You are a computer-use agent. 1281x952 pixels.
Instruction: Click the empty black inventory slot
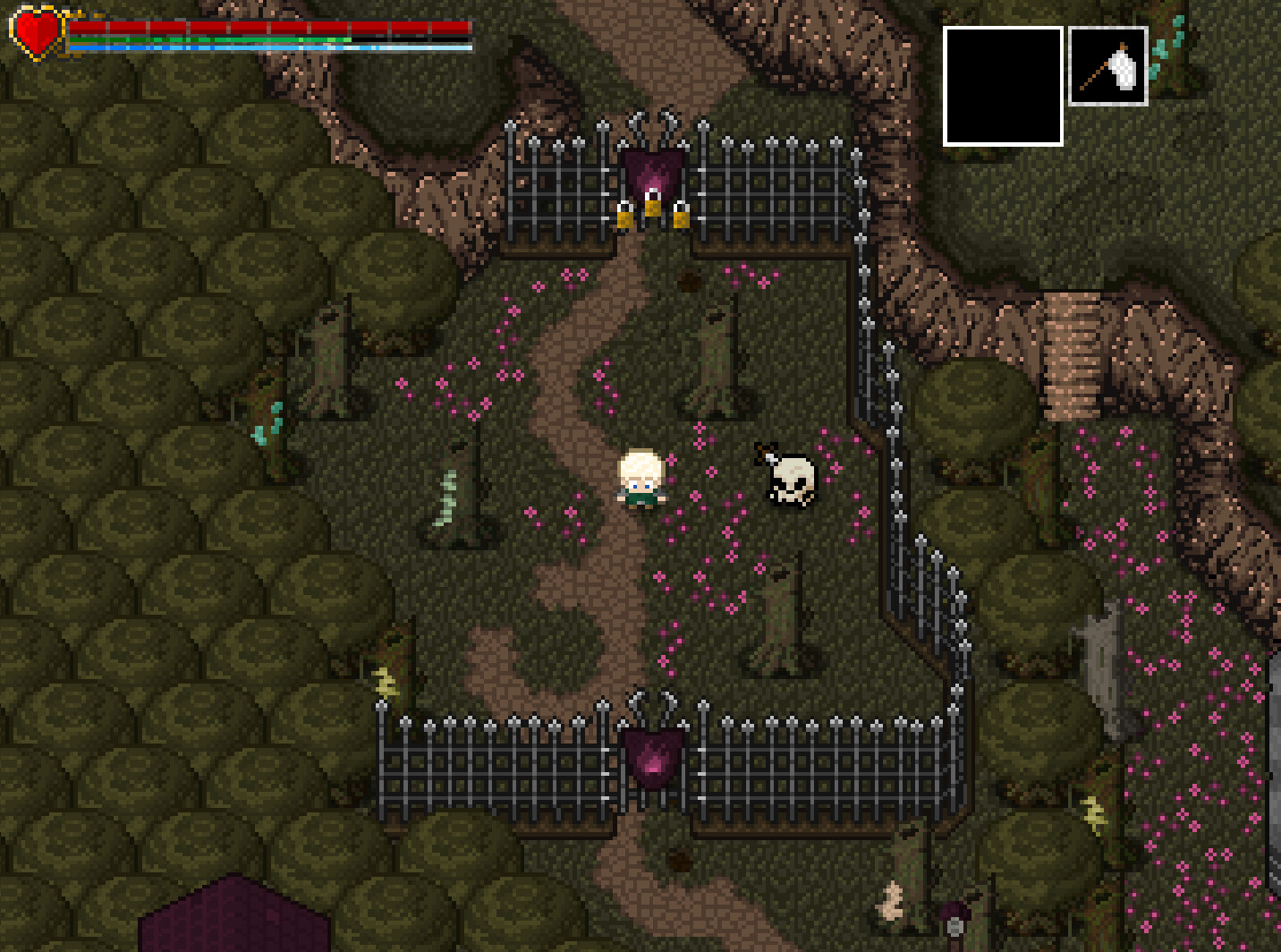[1001, 85]
